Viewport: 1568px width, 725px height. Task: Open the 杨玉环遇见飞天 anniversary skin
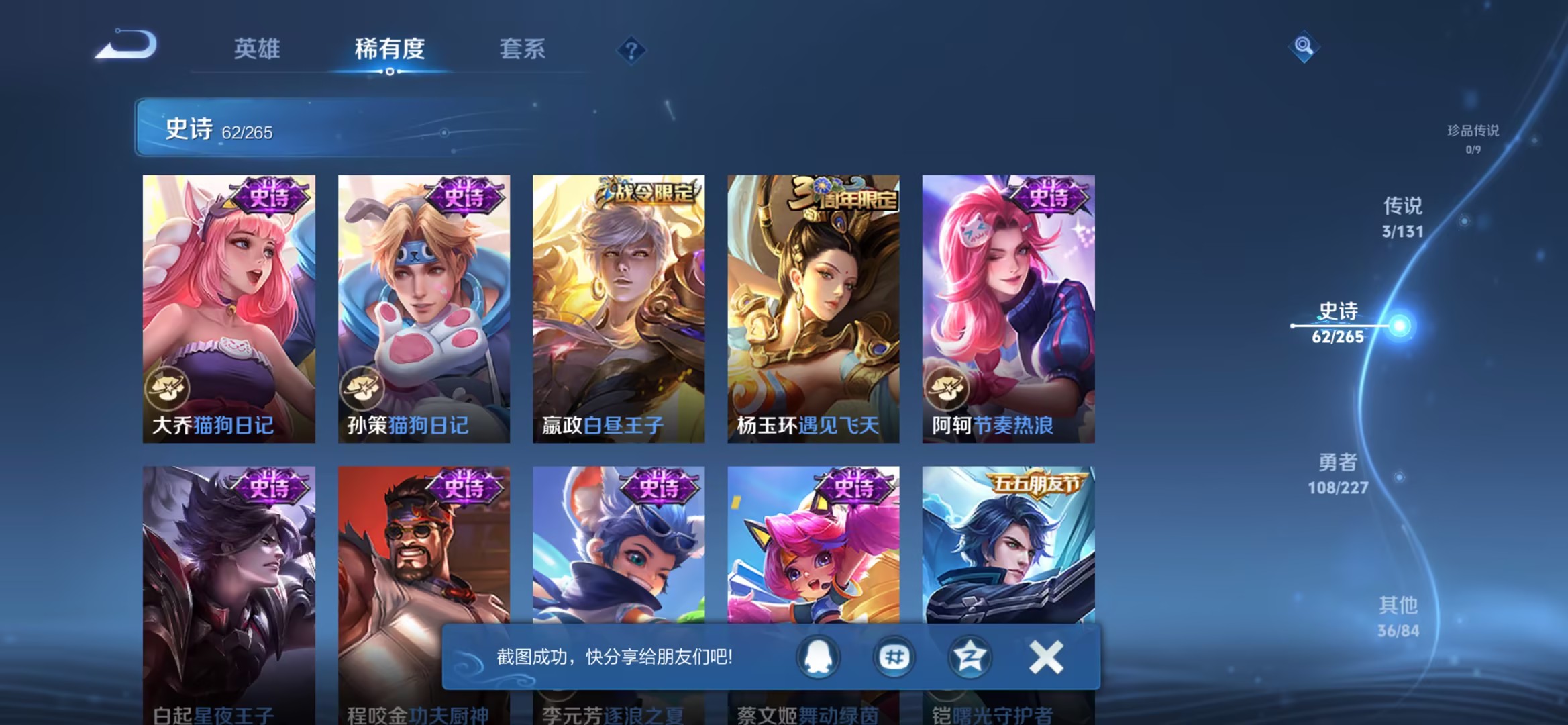coord(813,305)
